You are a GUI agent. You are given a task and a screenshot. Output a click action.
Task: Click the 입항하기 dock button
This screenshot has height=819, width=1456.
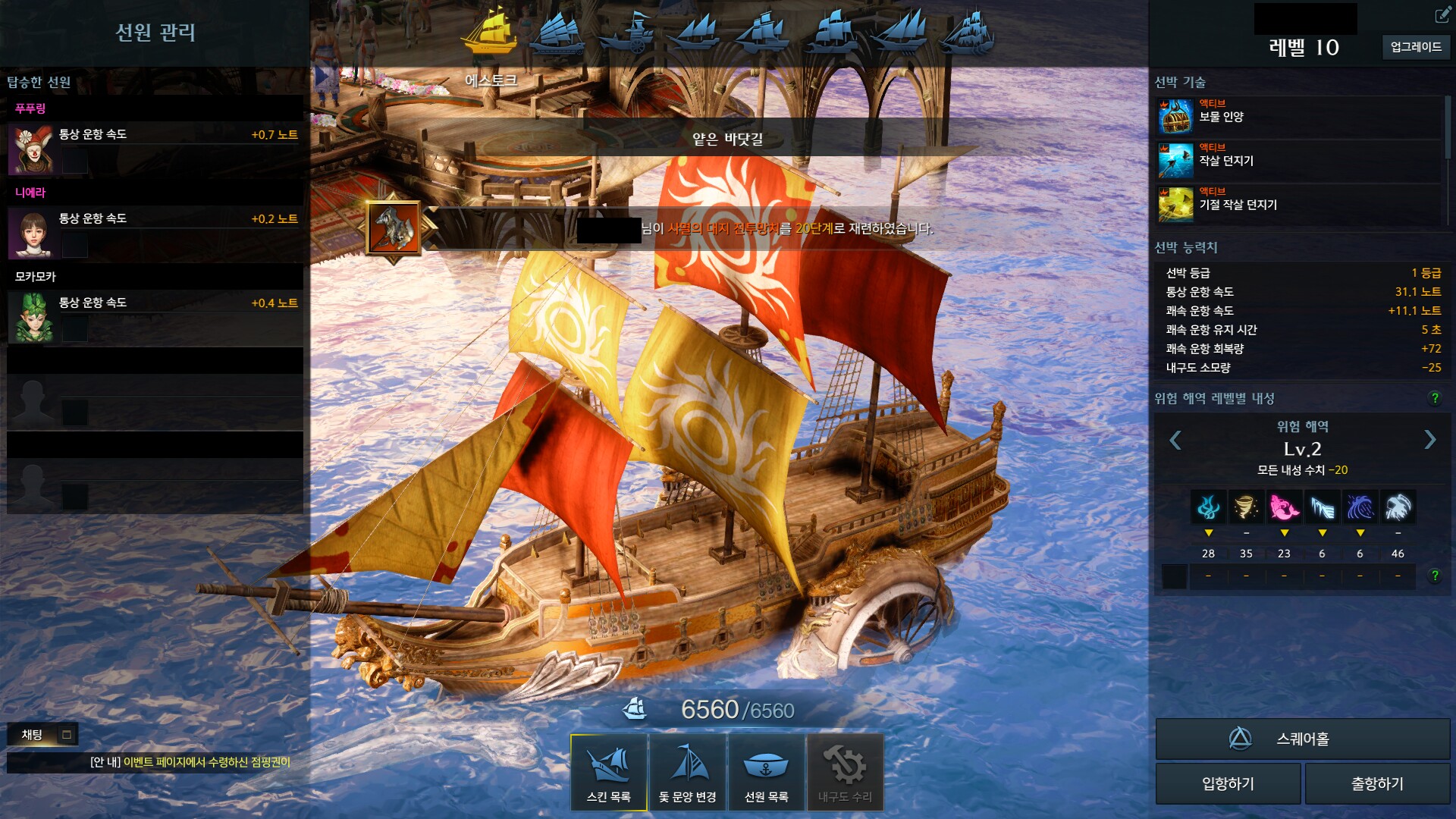pyautogui.click(x=1228, y=783)
